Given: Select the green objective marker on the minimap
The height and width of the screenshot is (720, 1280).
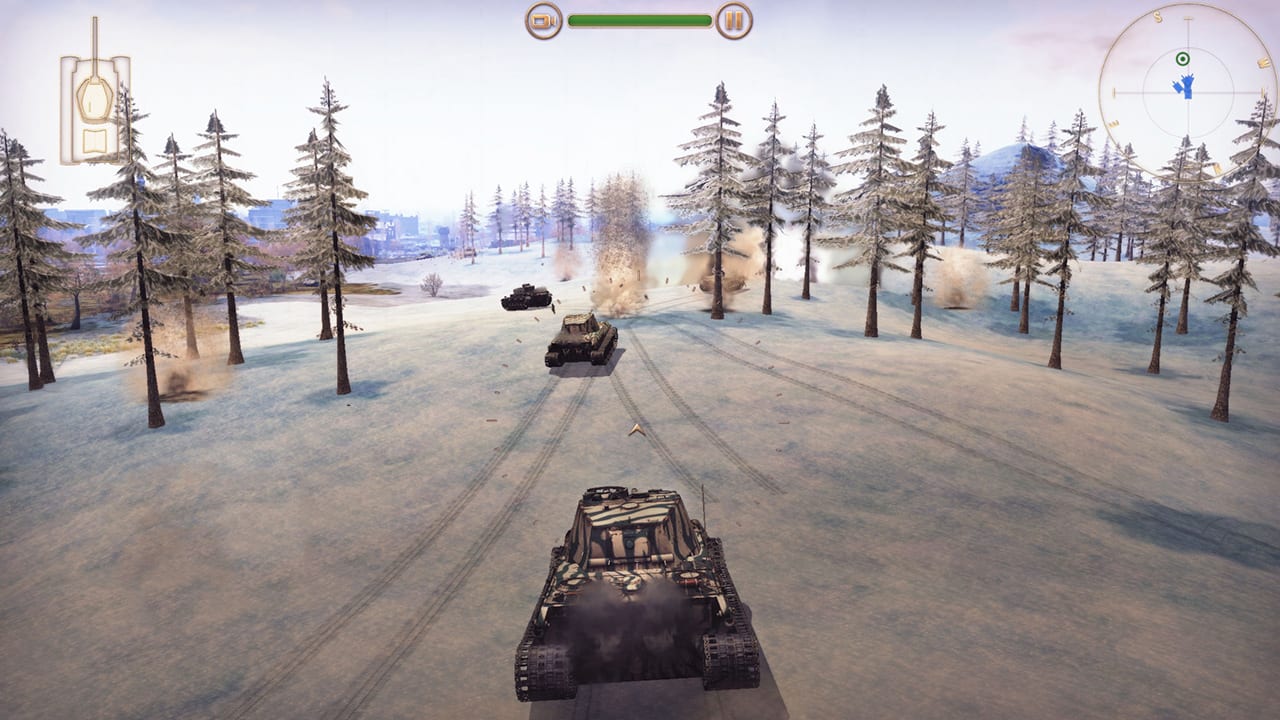Looking at the screenshot, I should click(x=1183, y=58).
